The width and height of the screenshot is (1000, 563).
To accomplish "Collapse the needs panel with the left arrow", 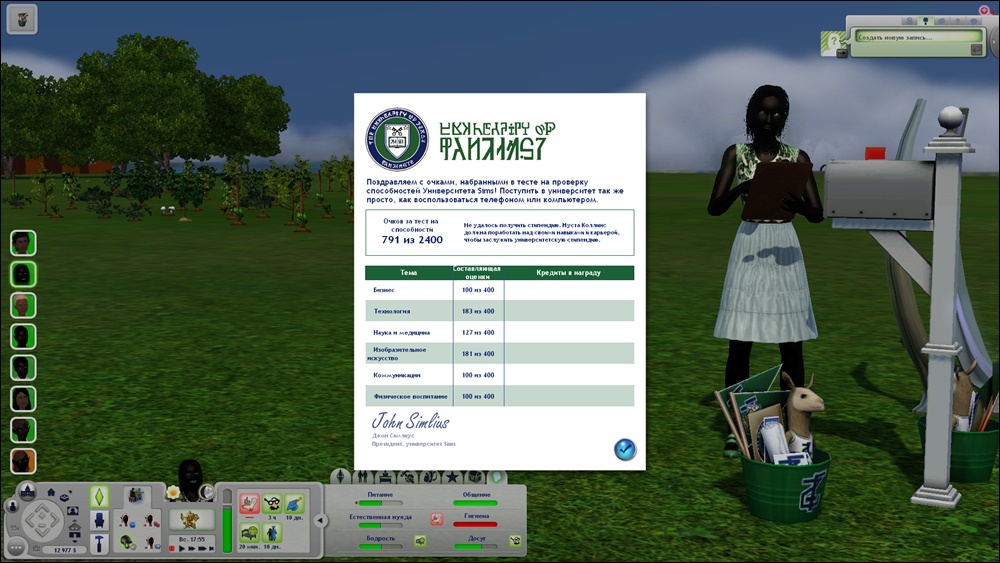I will (x=320, y=519).
